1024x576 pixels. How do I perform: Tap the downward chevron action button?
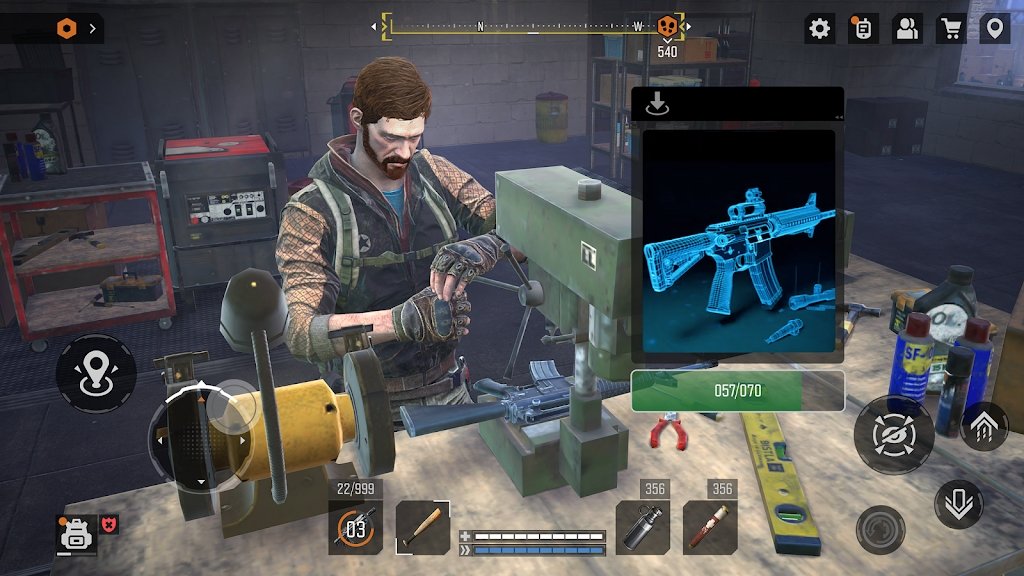[959, 504]
